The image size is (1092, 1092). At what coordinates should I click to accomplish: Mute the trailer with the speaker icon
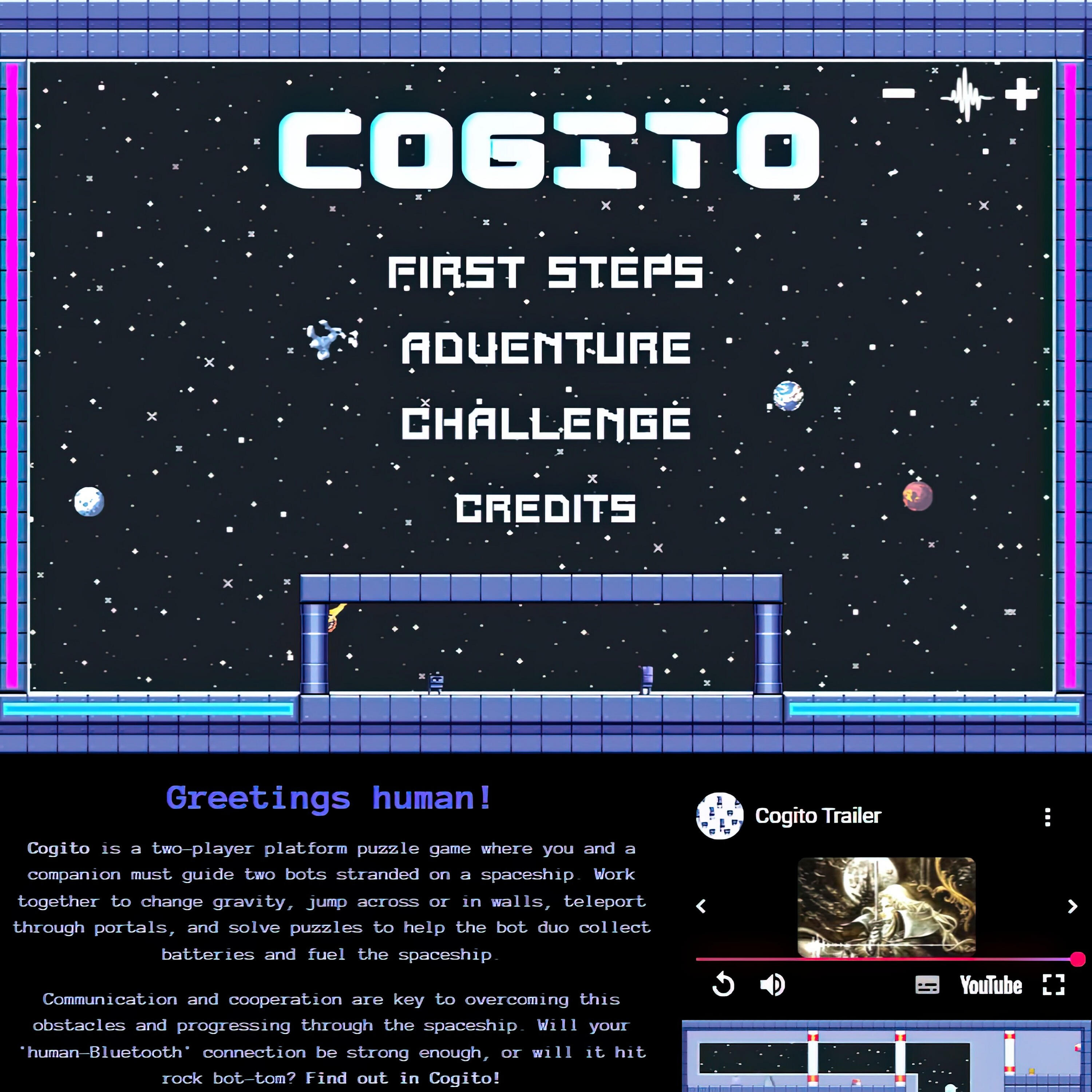tap(772, 985)
